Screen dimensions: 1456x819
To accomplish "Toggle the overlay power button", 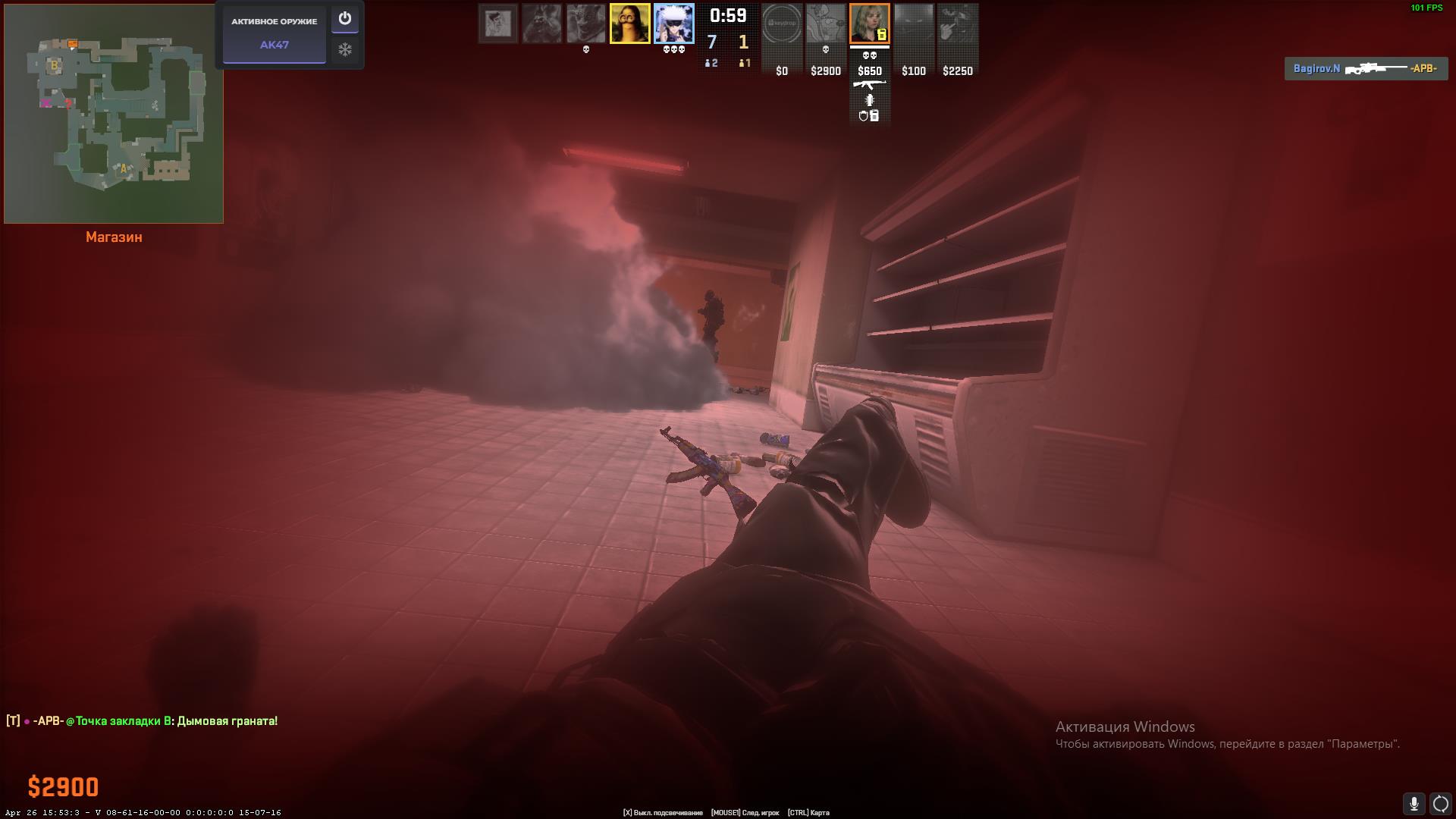I will [x=345, y=19].
